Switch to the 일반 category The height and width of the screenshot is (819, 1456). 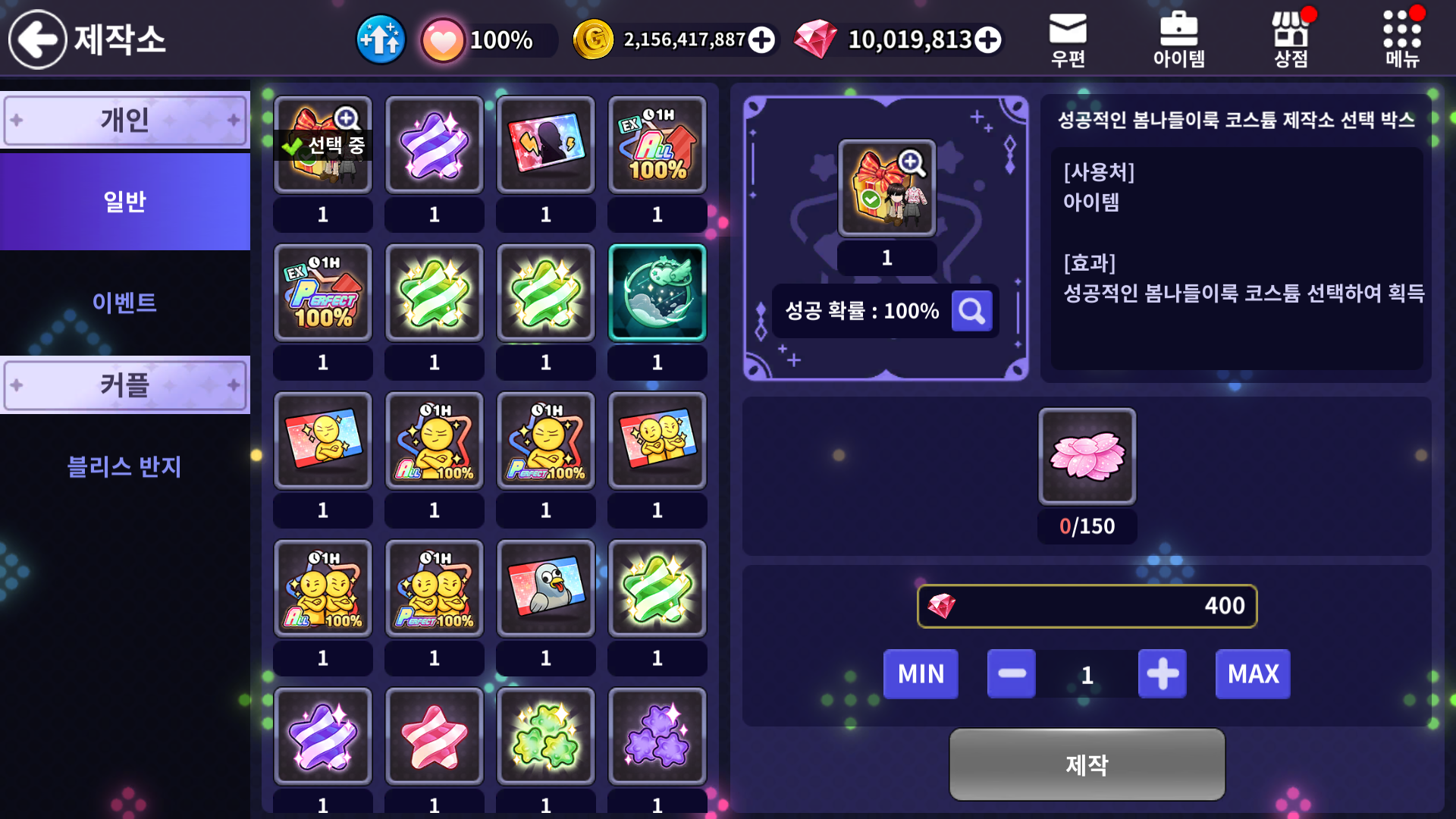coord(125,202)
